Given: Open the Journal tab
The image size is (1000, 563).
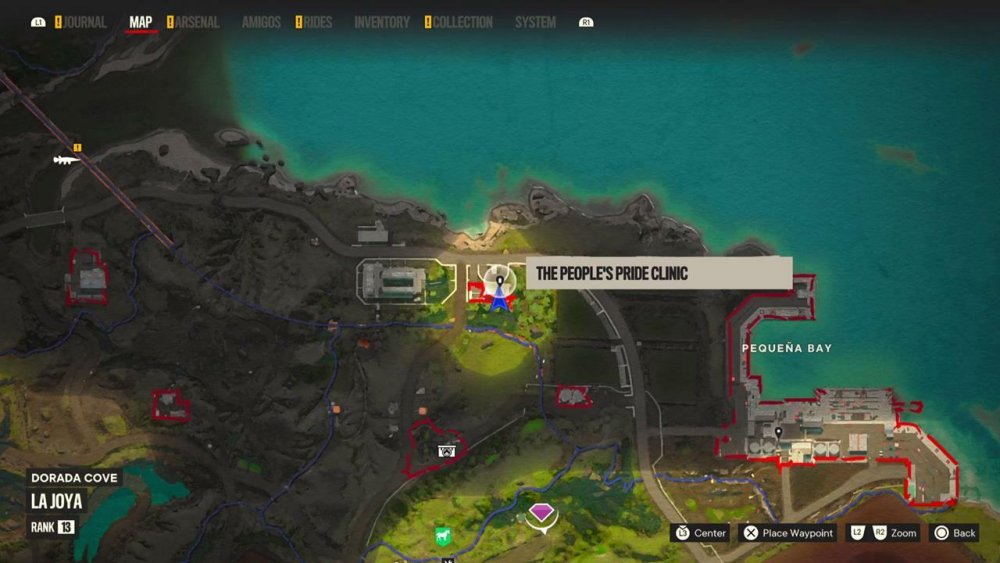Looking at the screenshot, I should pos(84,22).
